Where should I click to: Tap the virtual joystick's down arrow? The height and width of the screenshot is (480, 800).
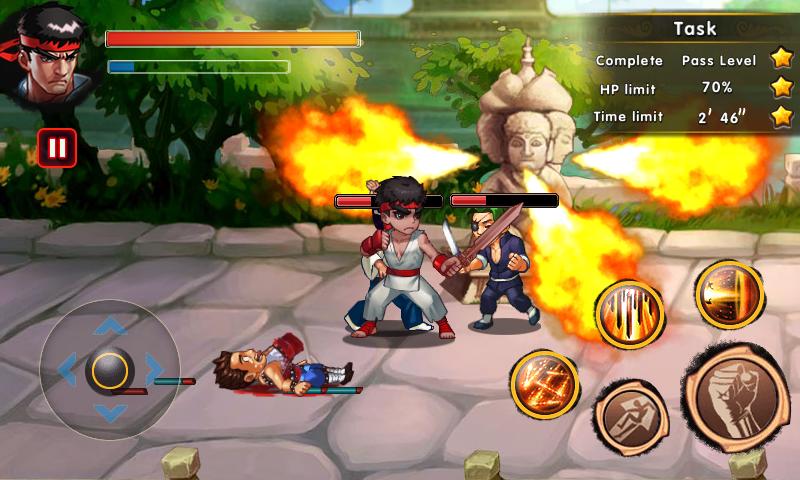click(110, 413)
